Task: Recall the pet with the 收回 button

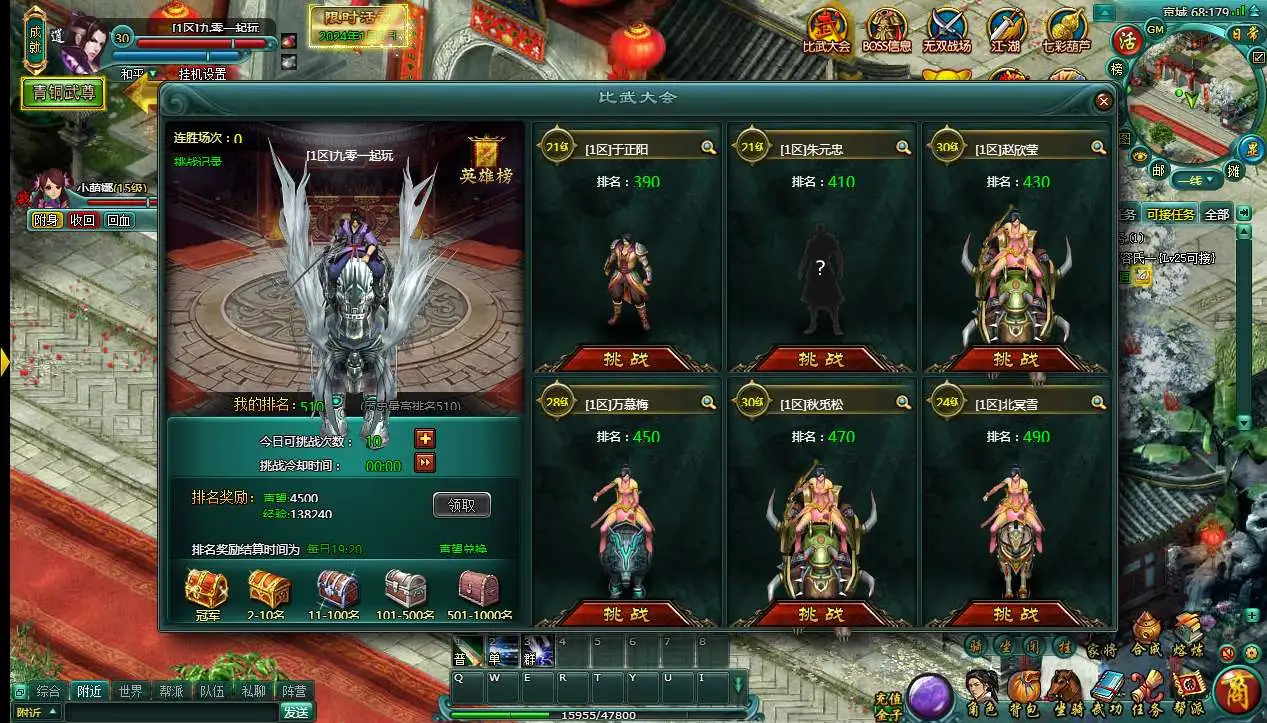Action: coord(82,220)
